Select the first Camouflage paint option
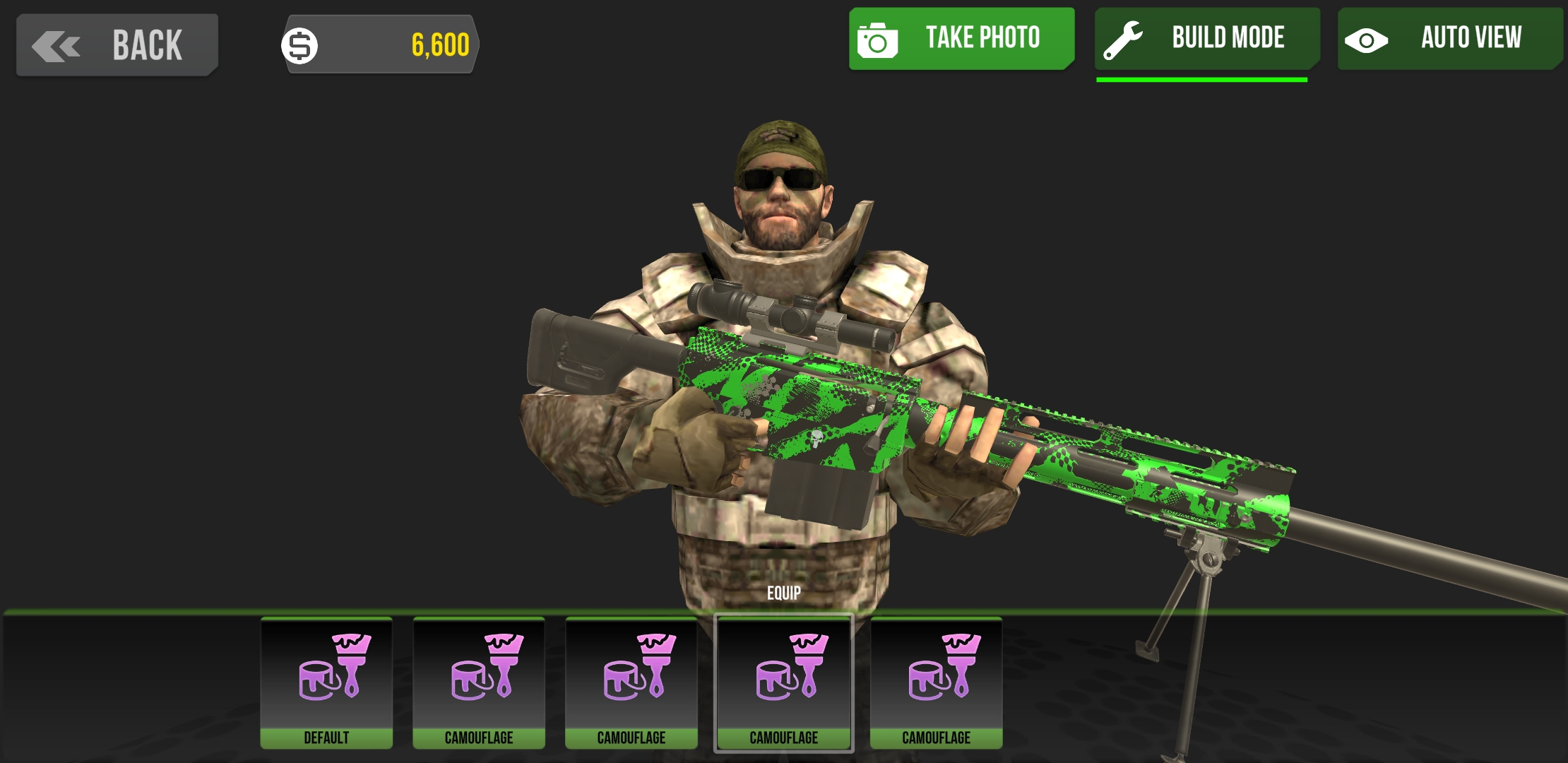Viewport: 1568px width, 763px height. click(x=478, y=682)
